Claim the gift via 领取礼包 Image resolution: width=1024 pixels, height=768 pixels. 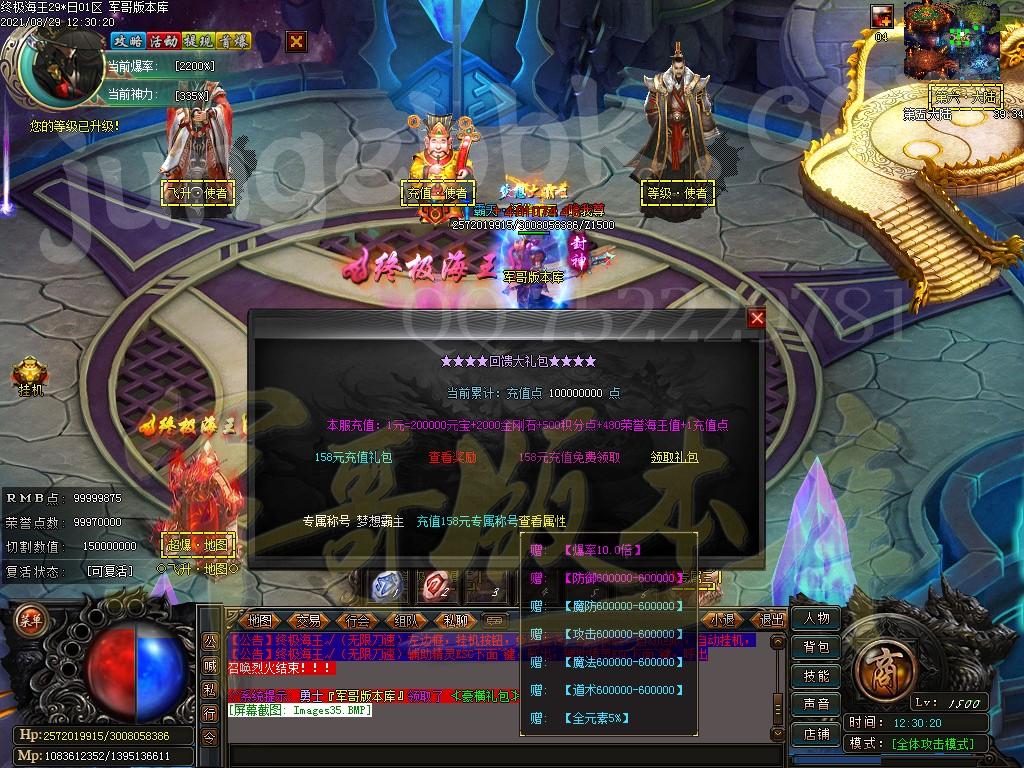pos(674,457)
